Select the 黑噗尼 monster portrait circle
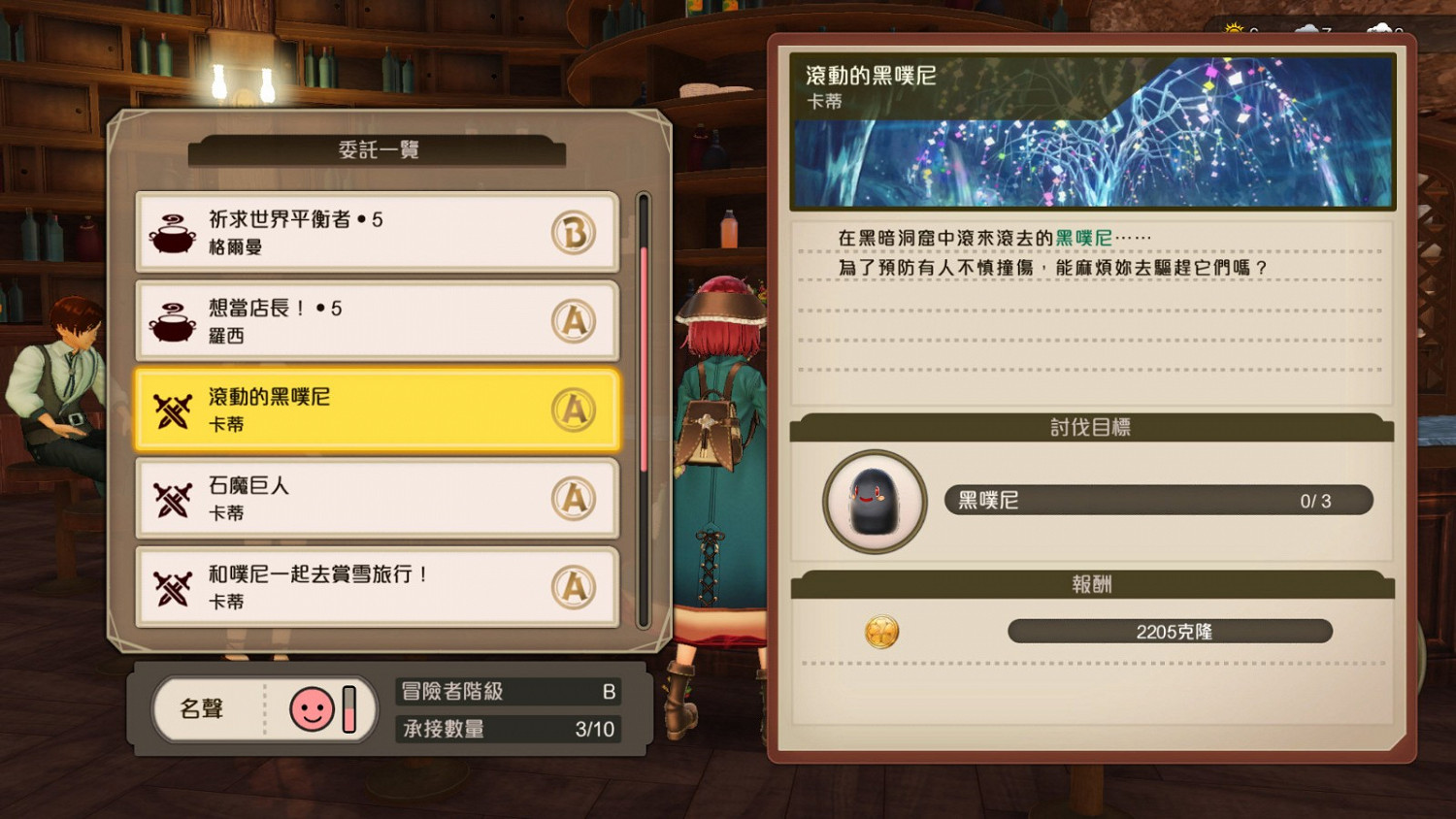The width and height of the screenshot is (1456, 819). point(873,502)
